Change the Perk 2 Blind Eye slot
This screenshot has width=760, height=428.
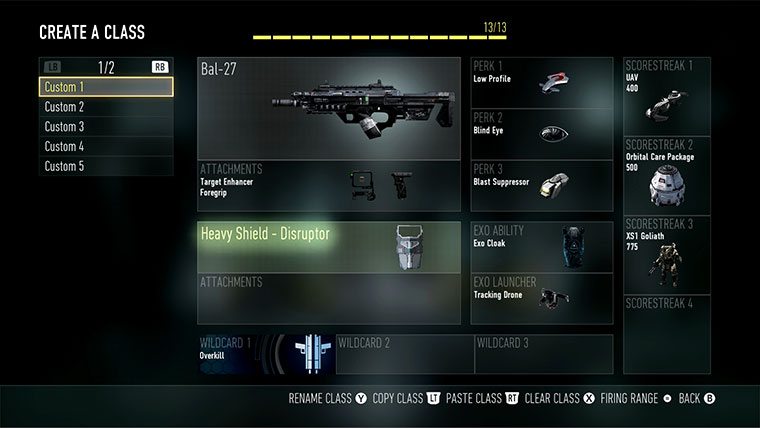(x=541, y=134)
